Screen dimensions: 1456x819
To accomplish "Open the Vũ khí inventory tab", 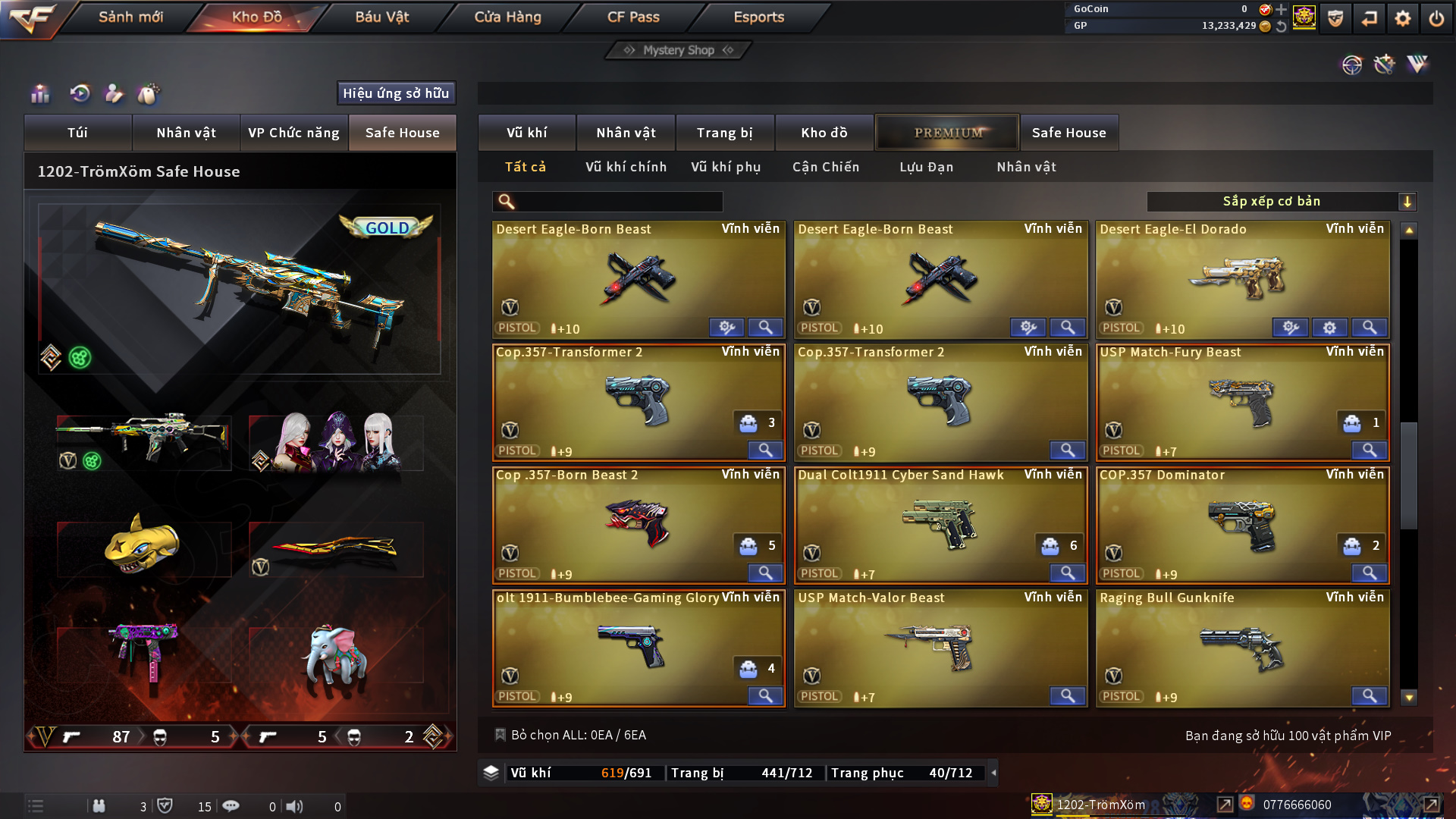I will (x=526, y=133).
